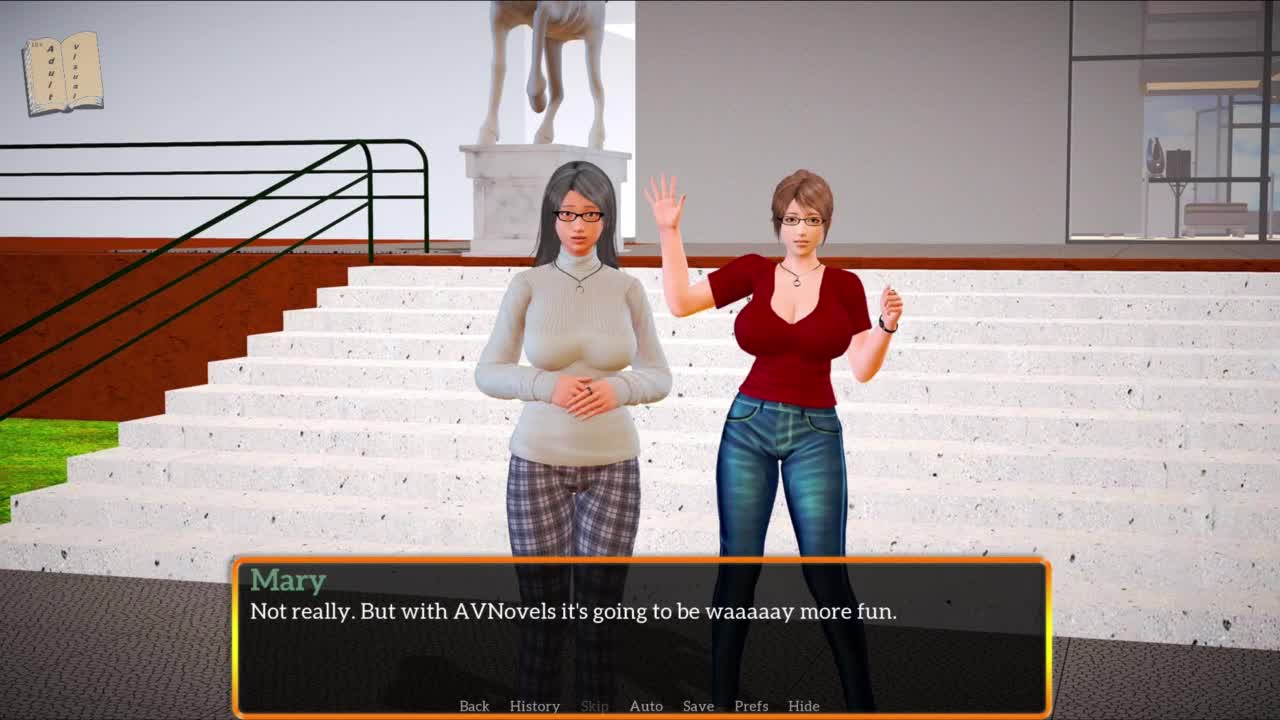Click the Skip dialogue button
Screen dimensions: 1280x720
(x=594, y=706)
